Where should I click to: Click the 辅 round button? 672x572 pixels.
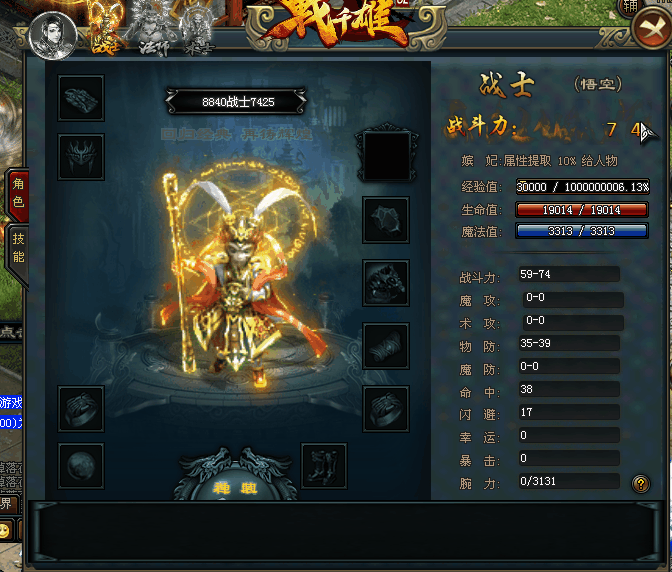(x=658, y=6)
